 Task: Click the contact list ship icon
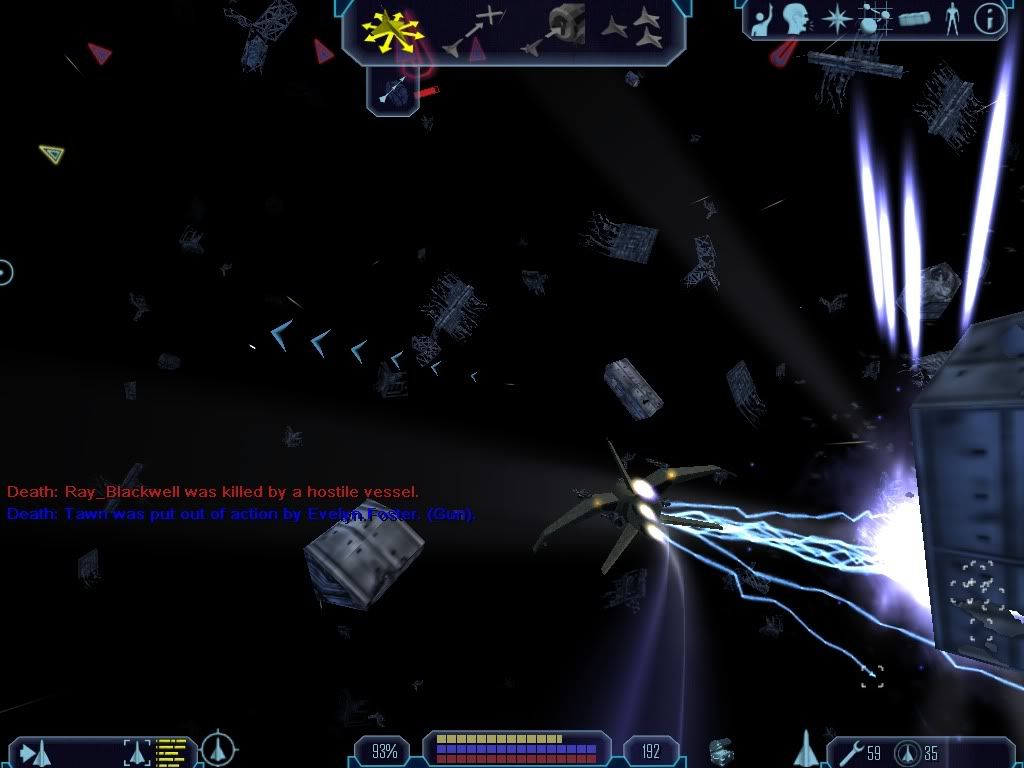click(32, 751)
